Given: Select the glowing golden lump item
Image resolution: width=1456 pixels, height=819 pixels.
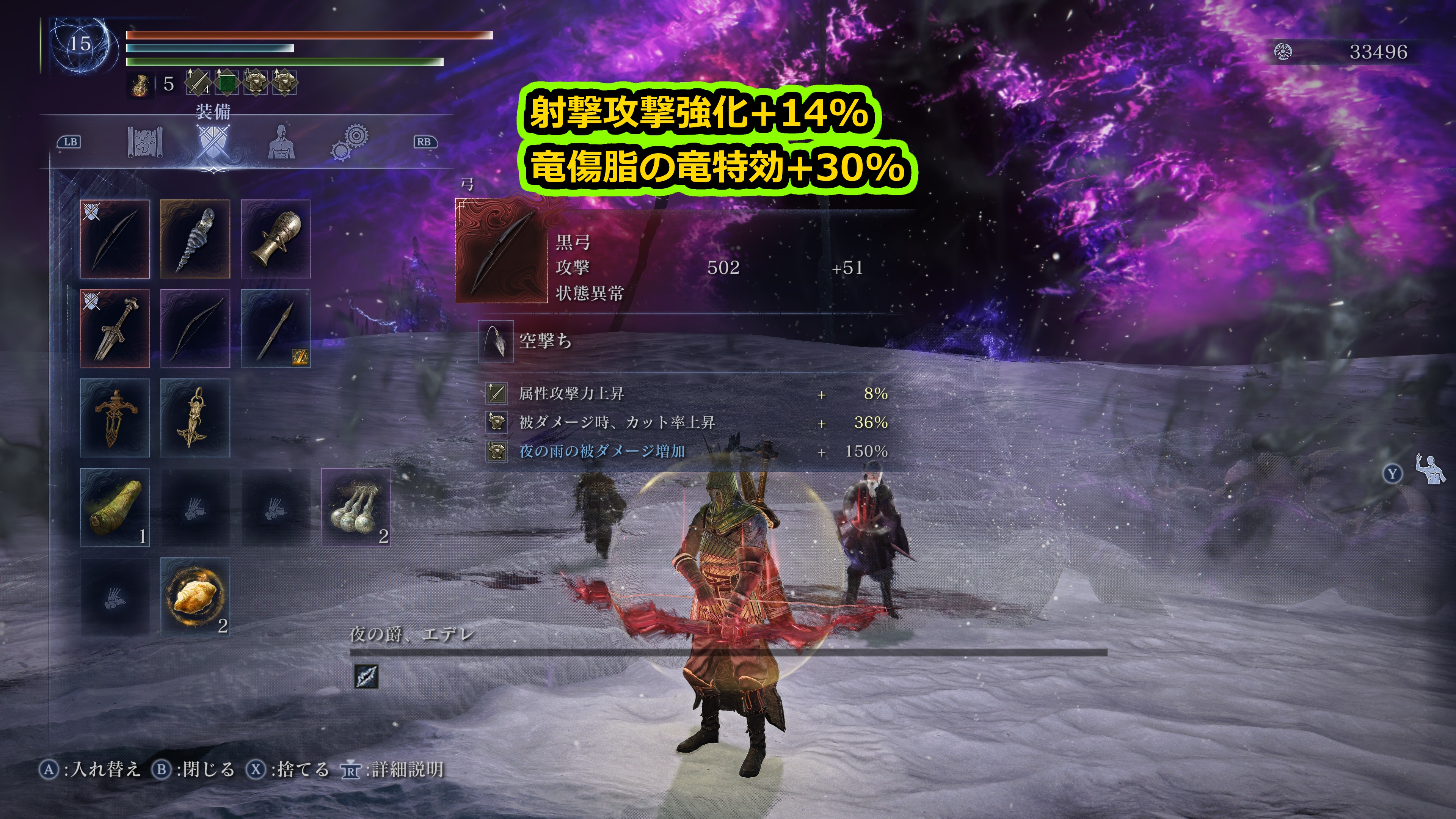Looking at the screenshot, I should coord(195,596).
